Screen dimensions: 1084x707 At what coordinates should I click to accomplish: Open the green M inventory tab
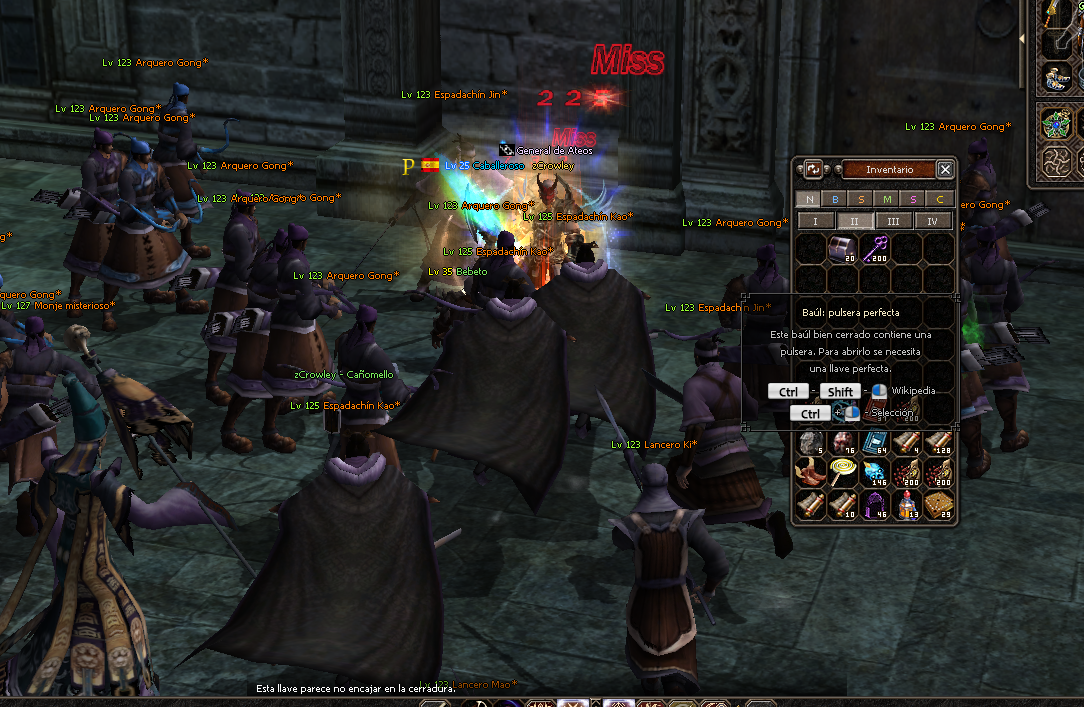[888, 199]
